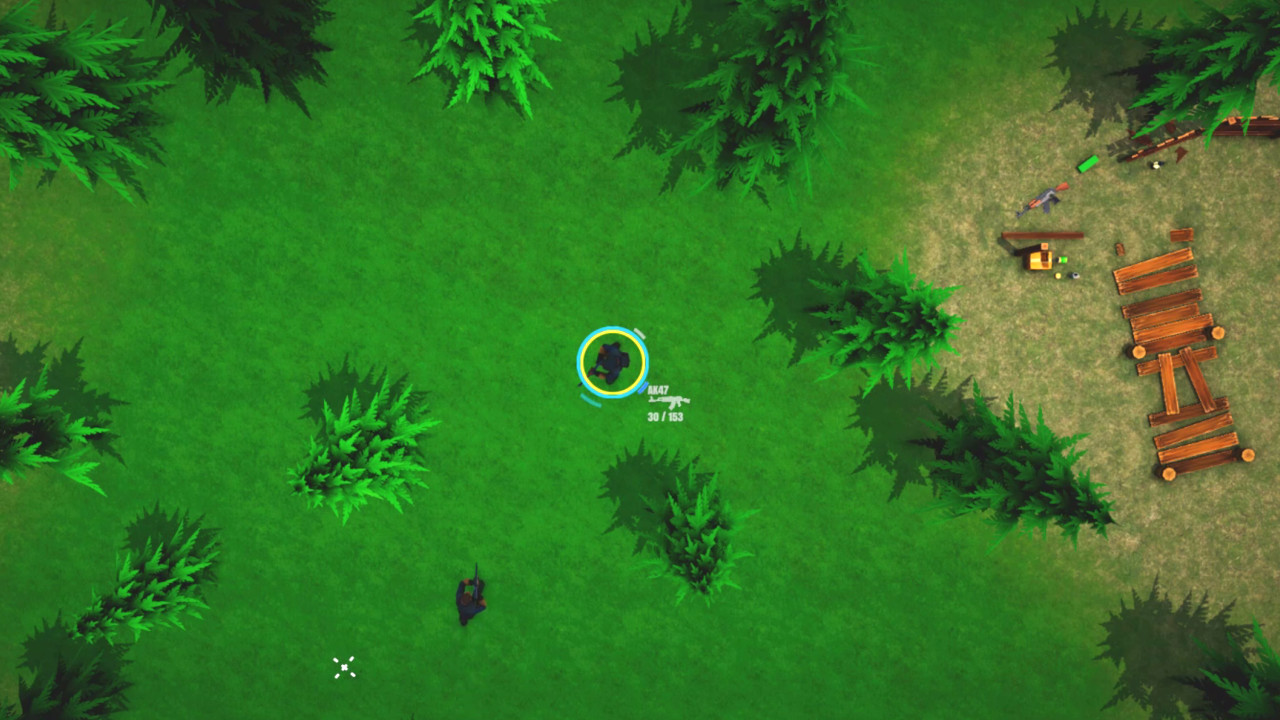Click the horizontal wooden plank above the loader

[1042, 235]
